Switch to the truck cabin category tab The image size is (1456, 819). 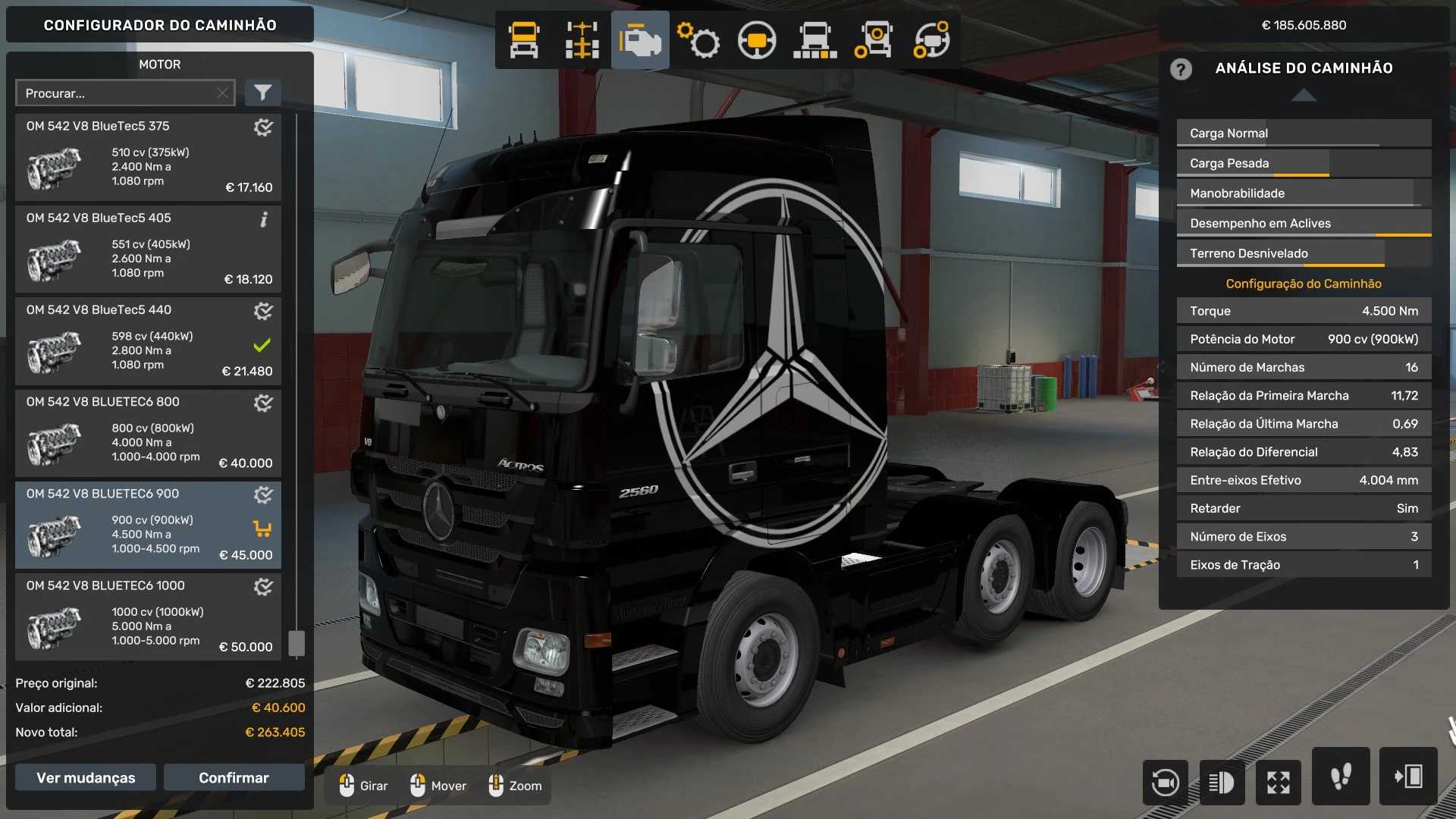(x=524, y=40)
